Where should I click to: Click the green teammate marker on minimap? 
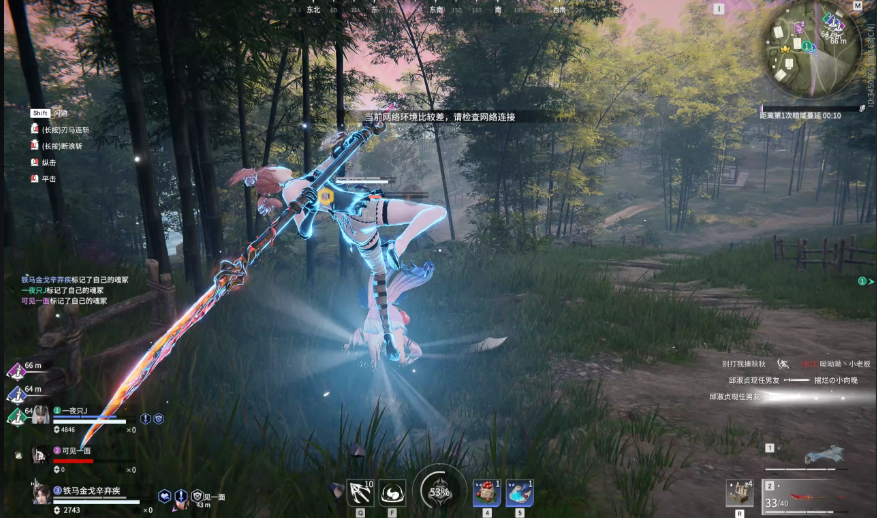click(x=808, y=45)
